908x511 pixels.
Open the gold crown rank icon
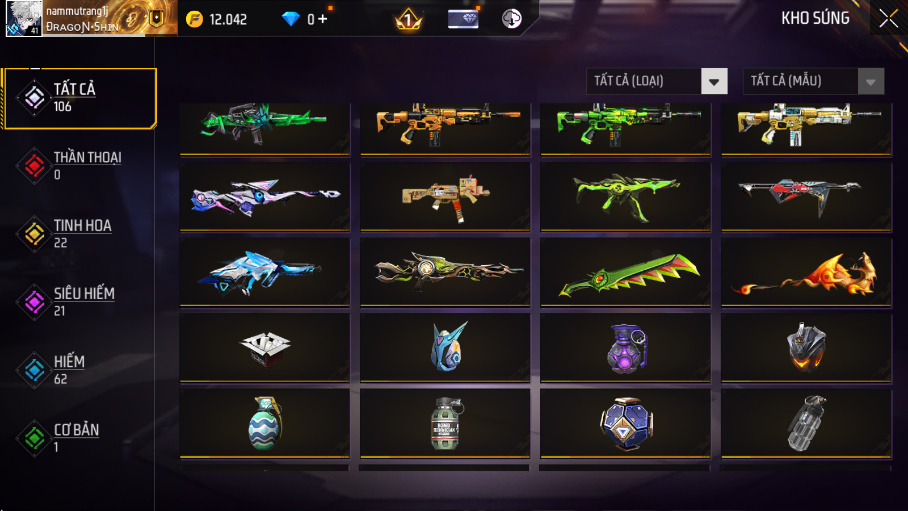(x=407, y=19)
